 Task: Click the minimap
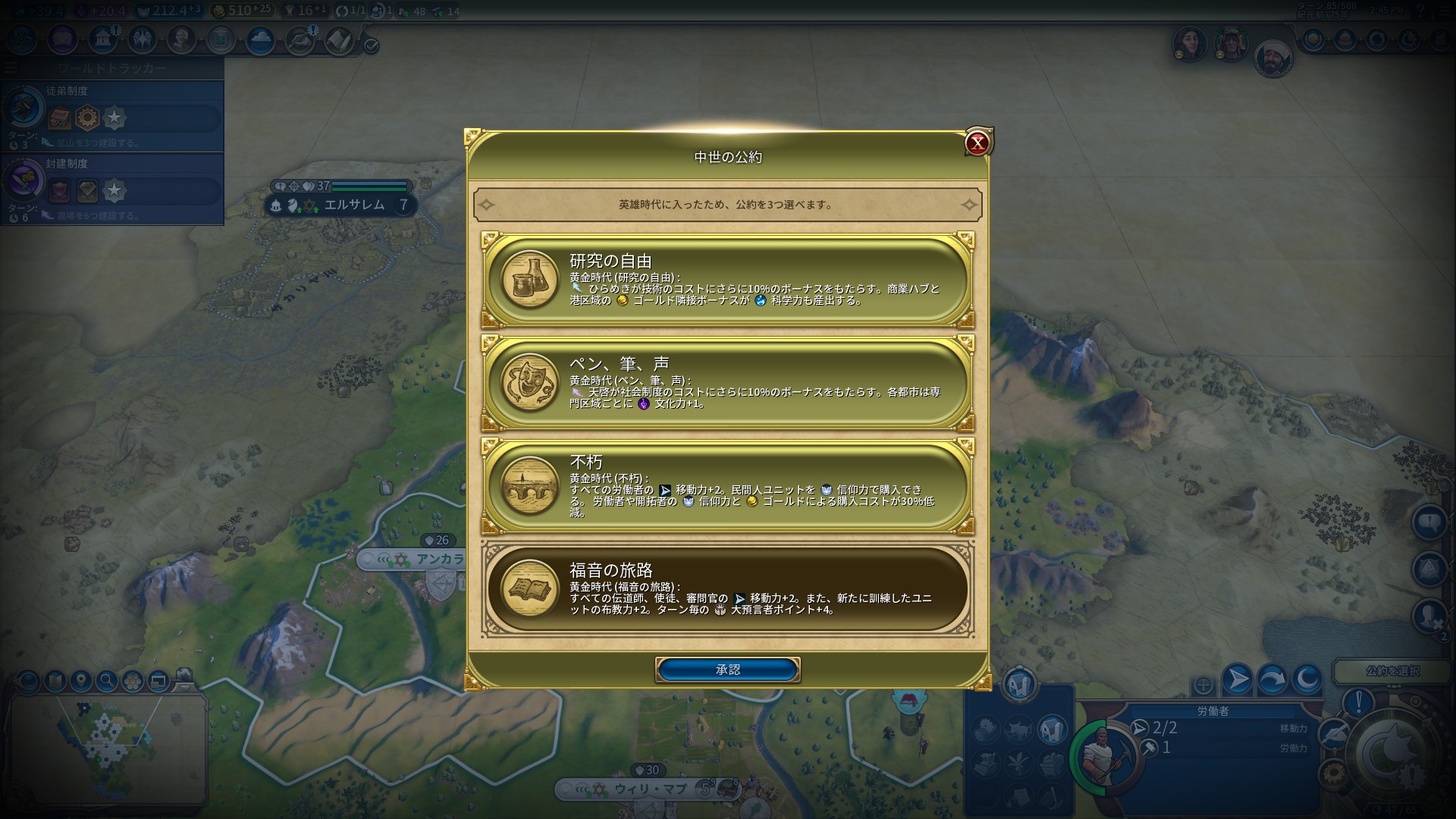[106, 747]
